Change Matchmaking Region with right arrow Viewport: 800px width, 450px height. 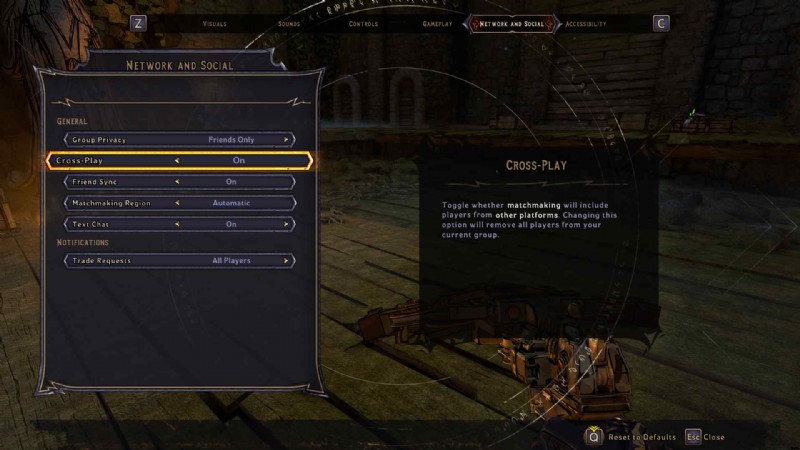click(x=286, y=203)
